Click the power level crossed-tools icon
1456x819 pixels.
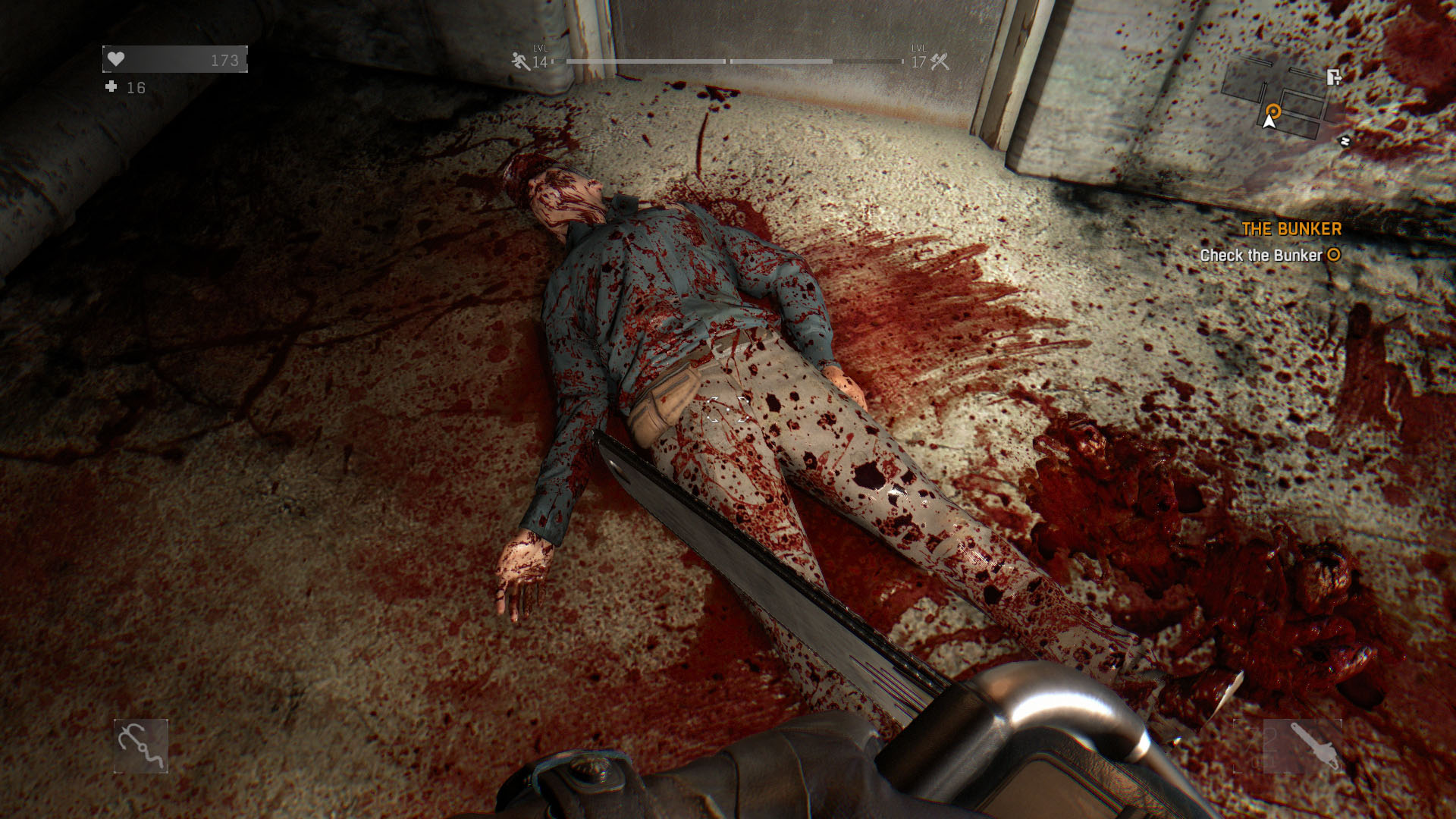(940, 61)
